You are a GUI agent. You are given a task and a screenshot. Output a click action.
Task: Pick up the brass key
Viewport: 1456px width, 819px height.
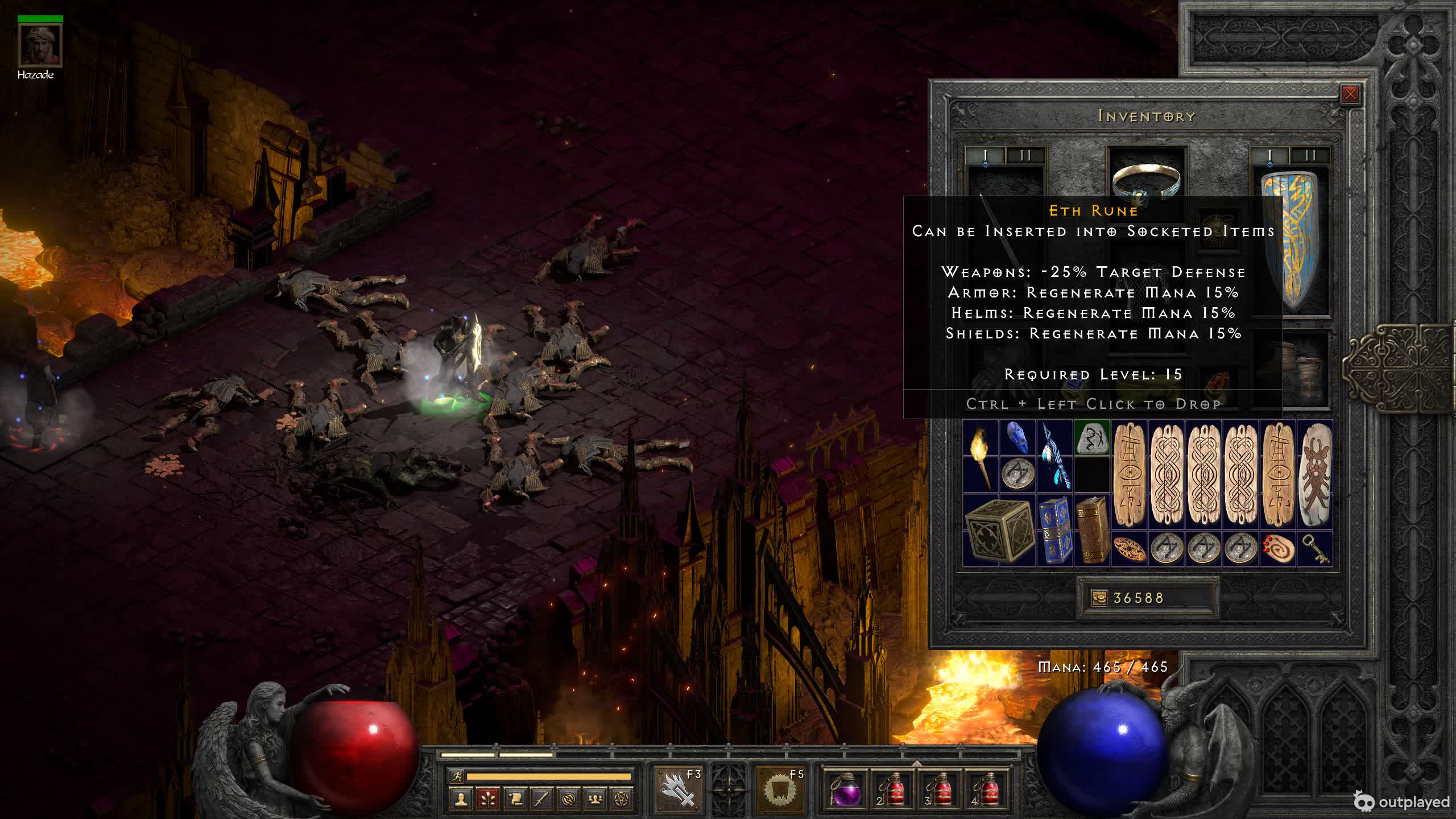click(x=1314, y=548)
